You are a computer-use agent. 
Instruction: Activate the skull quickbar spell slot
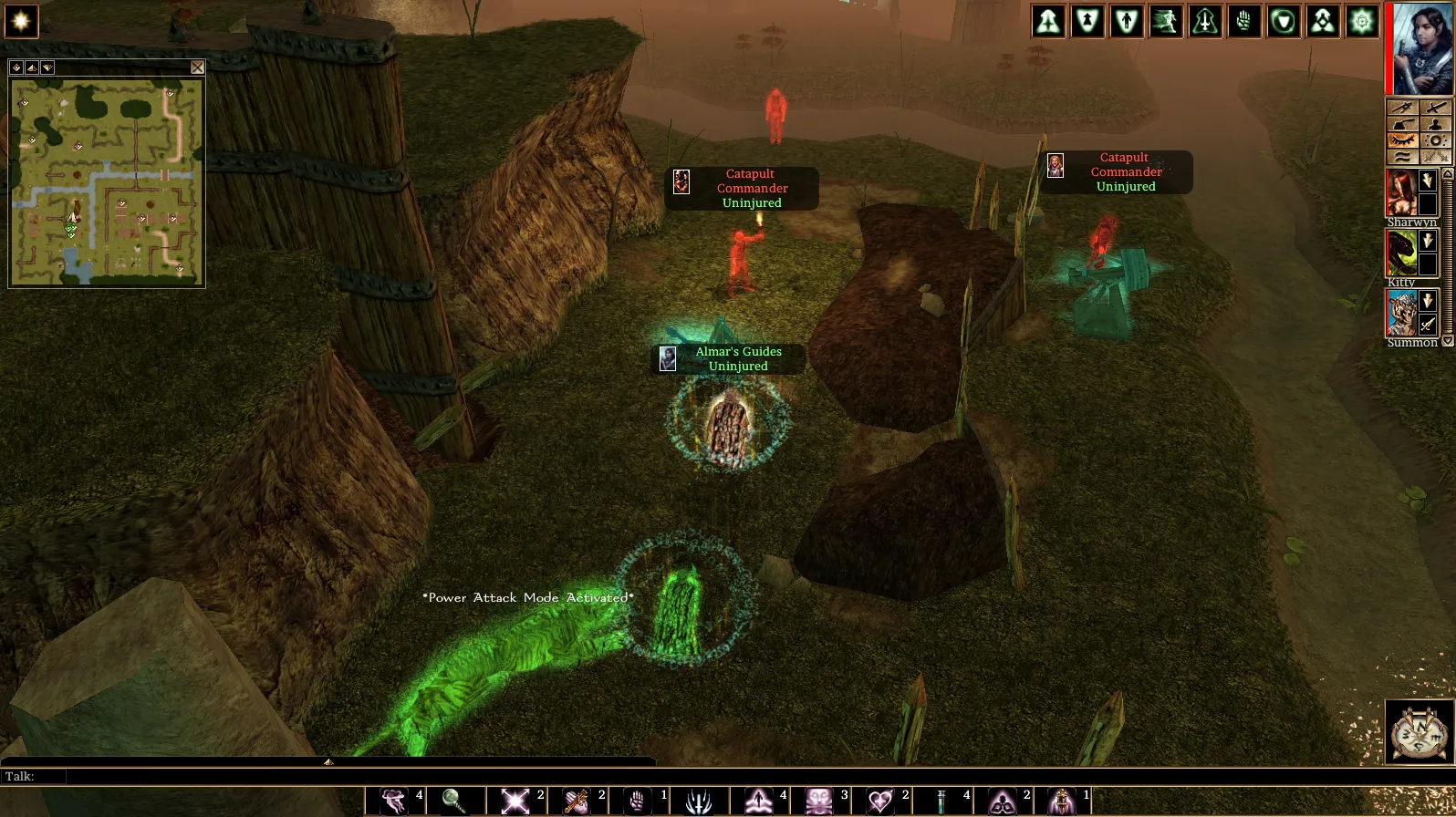819,801
